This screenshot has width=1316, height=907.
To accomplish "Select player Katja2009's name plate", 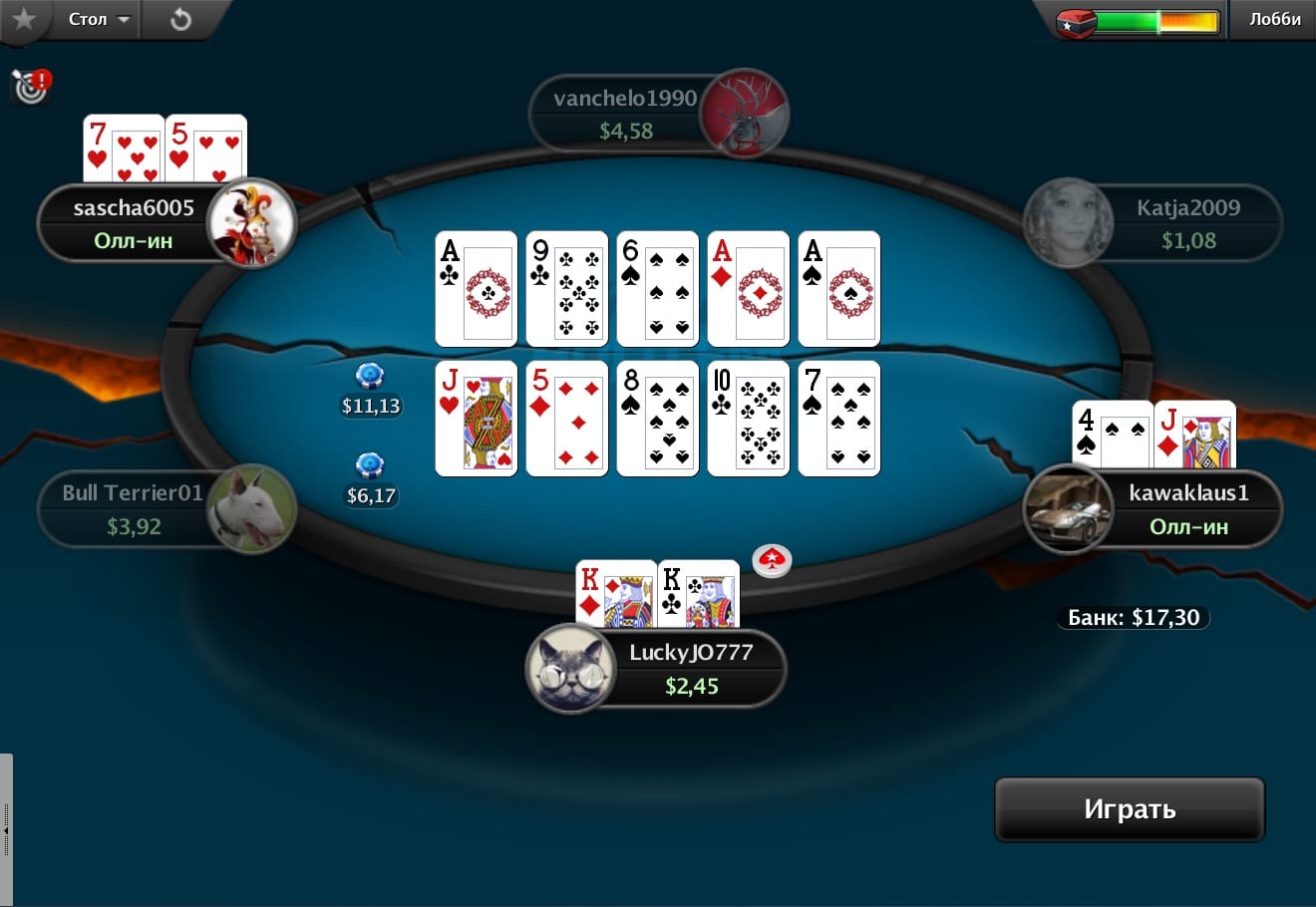I will coord(1187,223).
